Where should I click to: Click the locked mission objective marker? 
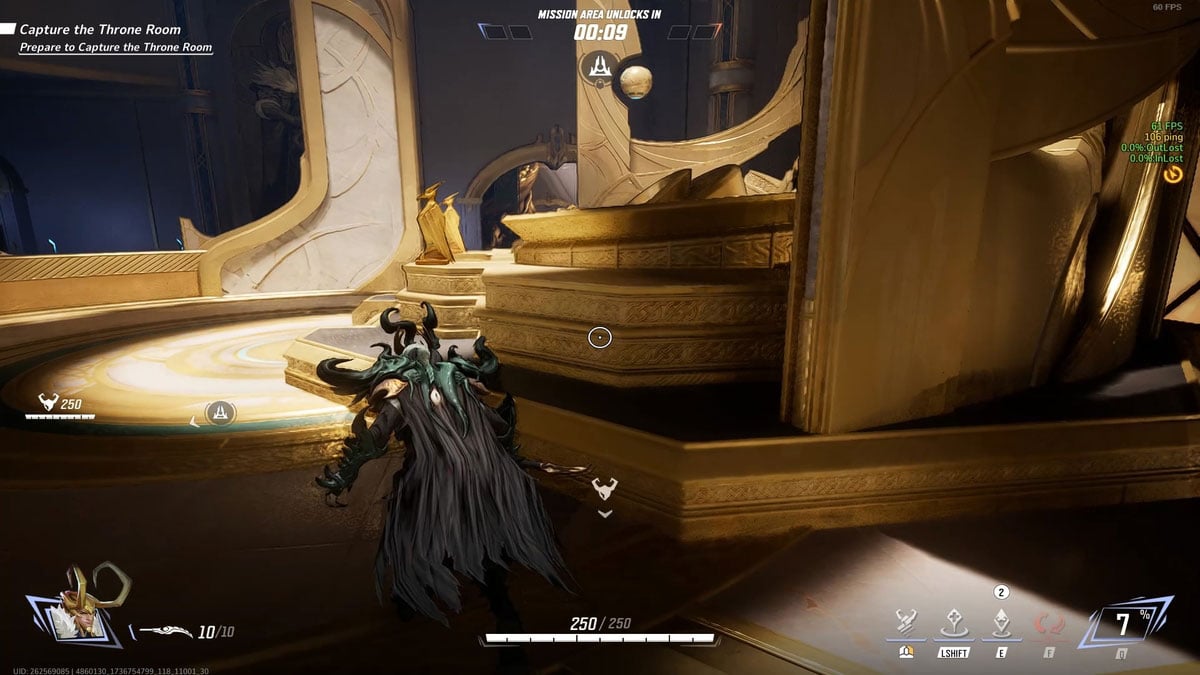pyautogui.click(x=599, y=68)
